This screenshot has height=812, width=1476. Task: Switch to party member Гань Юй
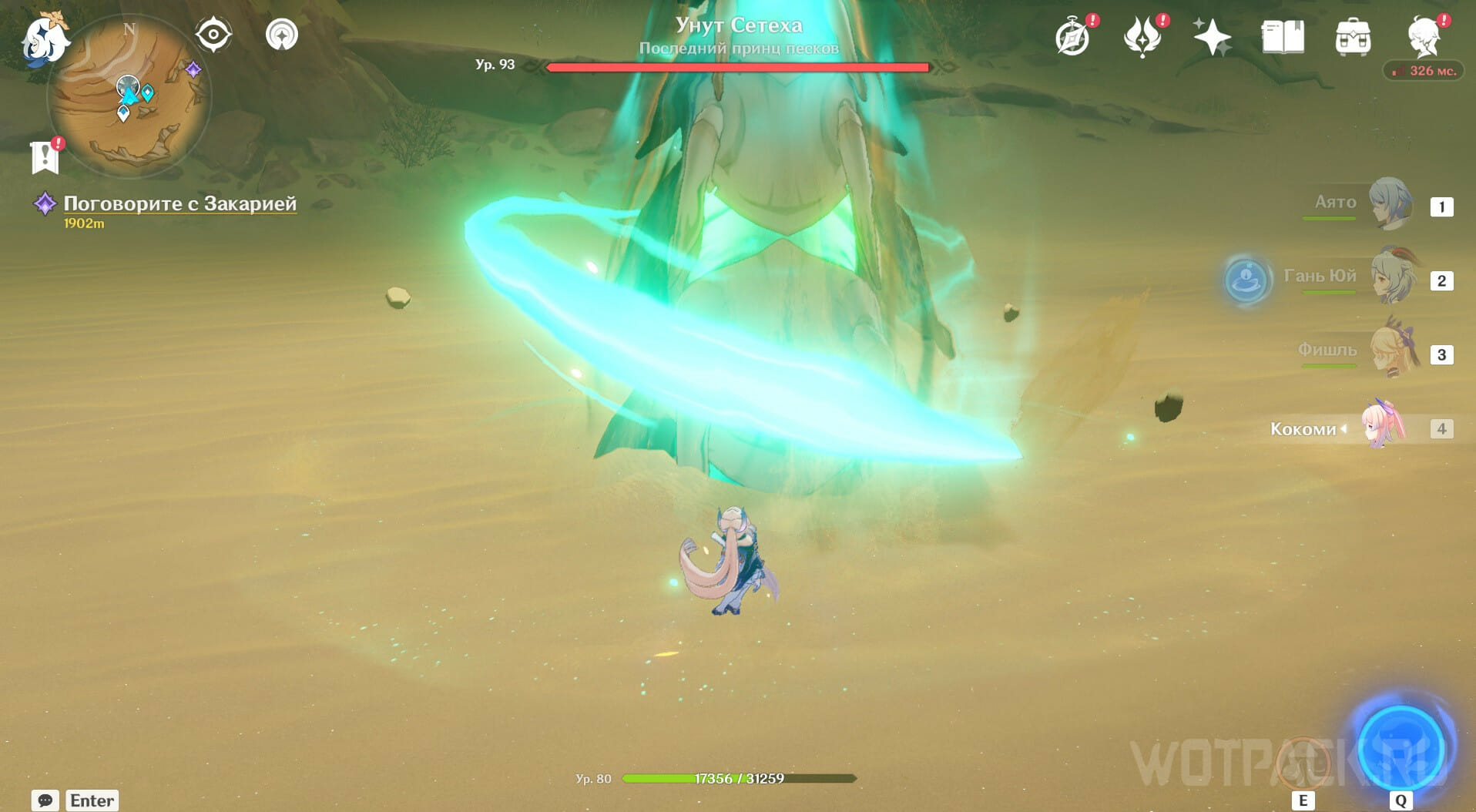coord(1393,277)
